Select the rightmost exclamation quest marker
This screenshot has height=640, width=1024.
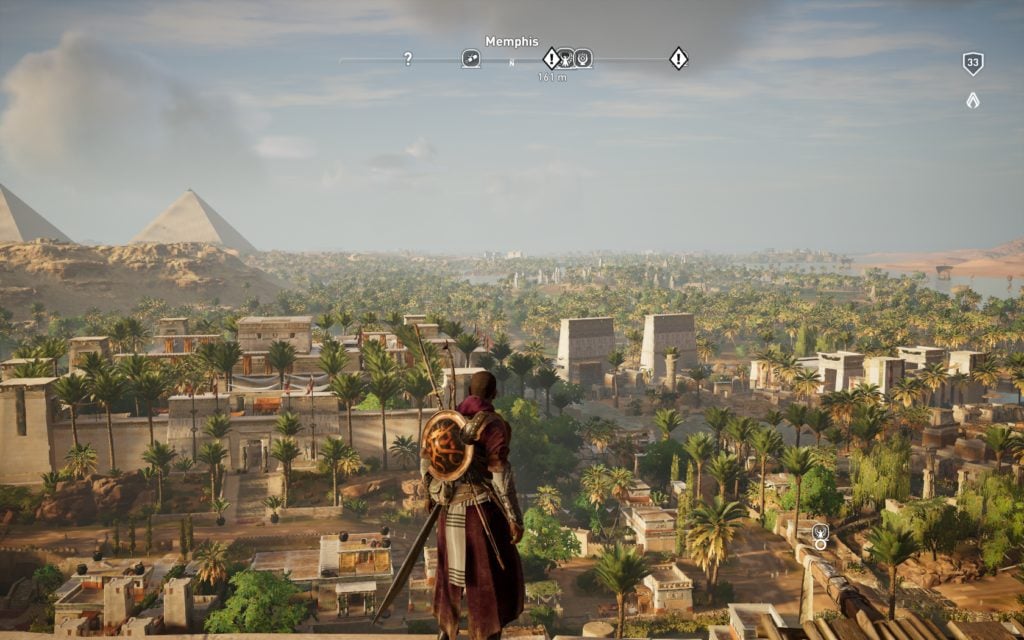point(679,58)
